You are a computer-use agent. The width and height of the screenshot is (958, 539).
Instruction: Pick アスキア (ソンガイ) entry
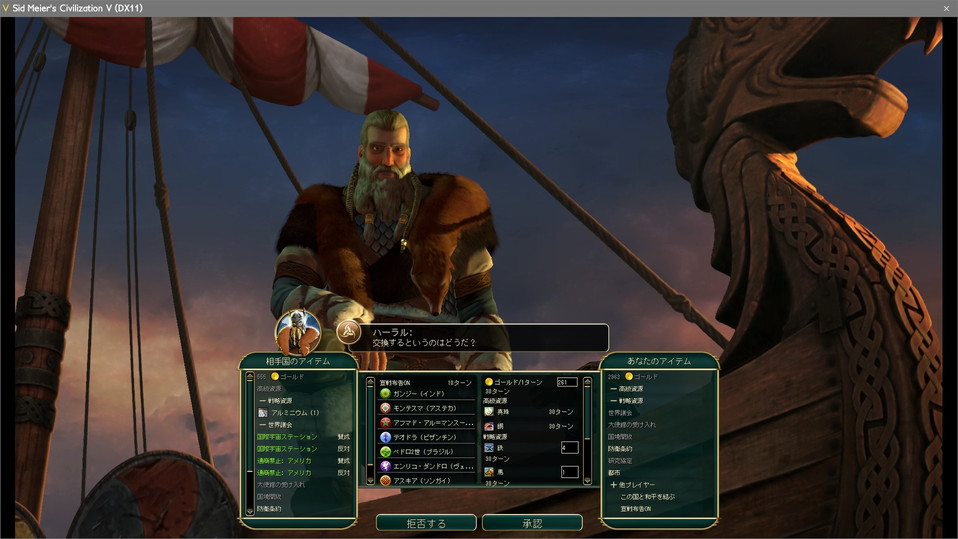(x=419, y=480)
